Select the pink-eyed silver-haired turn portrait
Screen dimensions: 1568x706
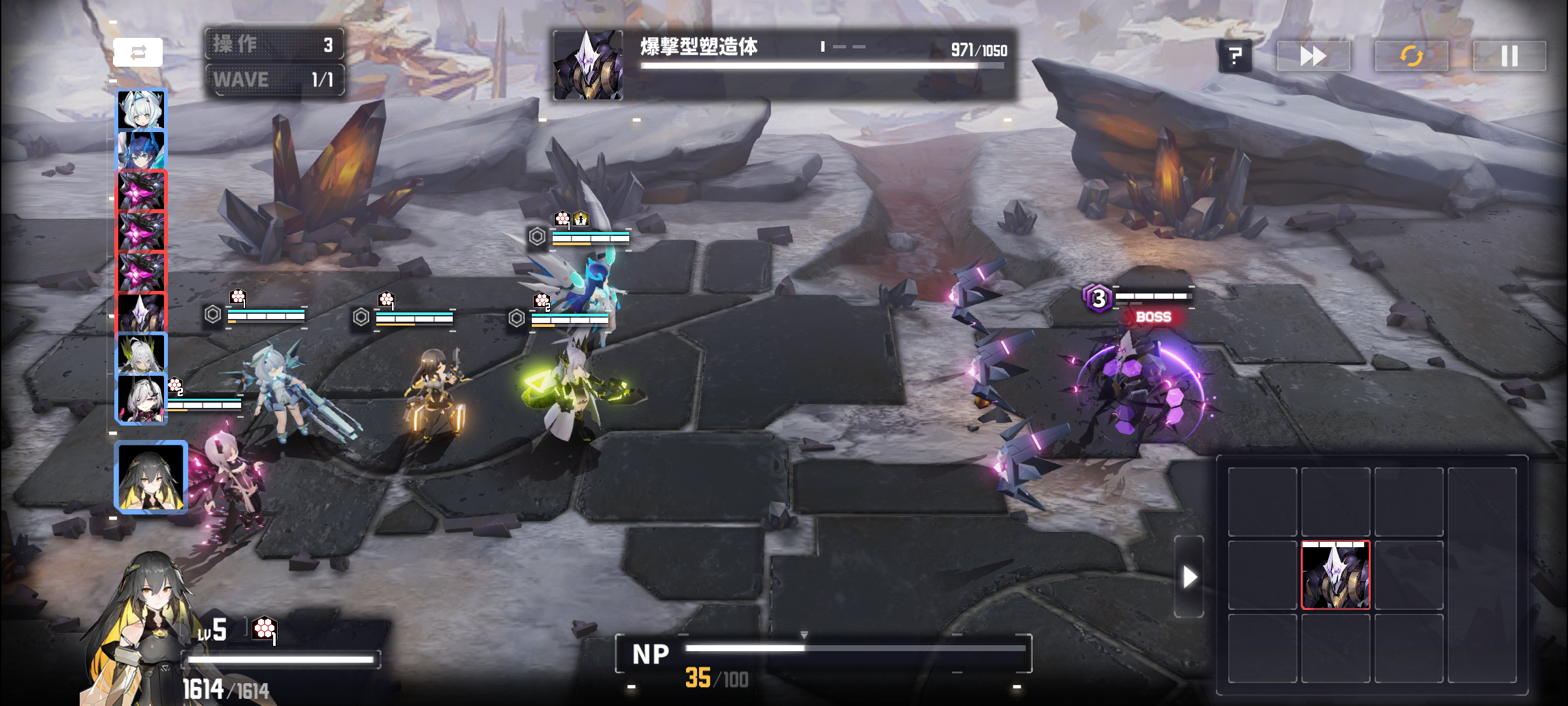(142, 398)
